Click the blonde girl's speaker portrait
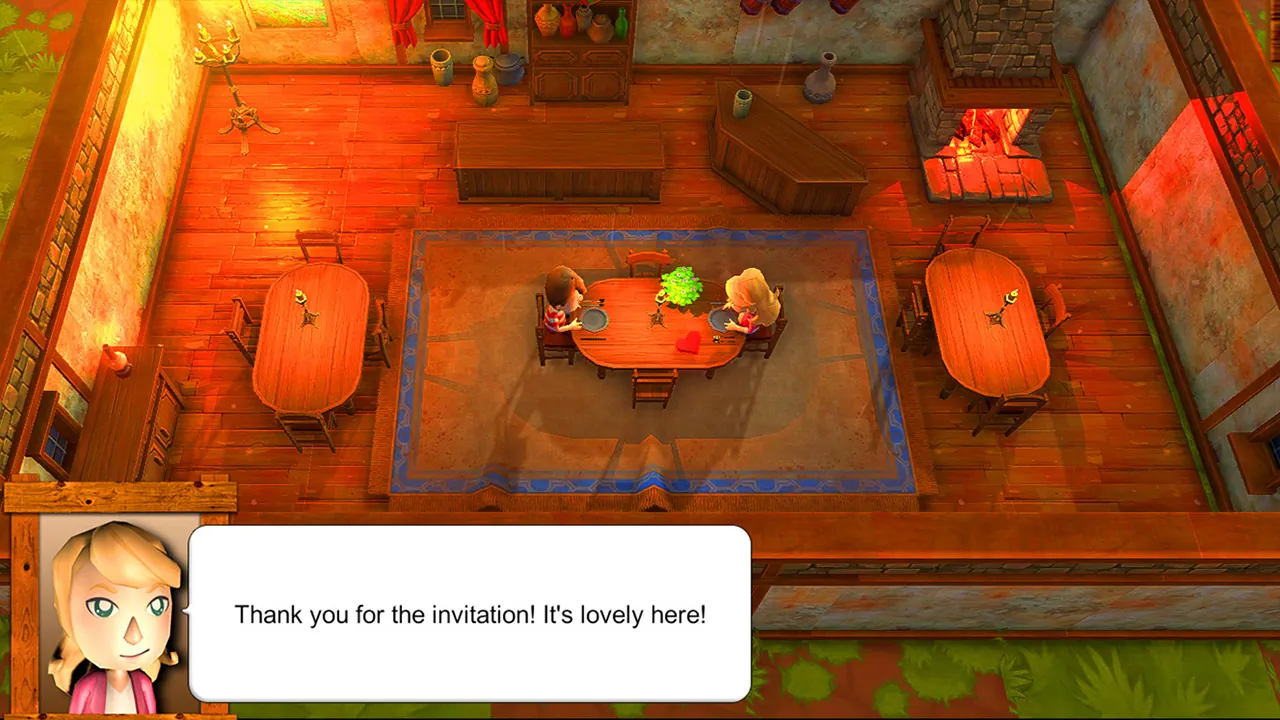The image size is (1280, 720). (x=117, y=613)
